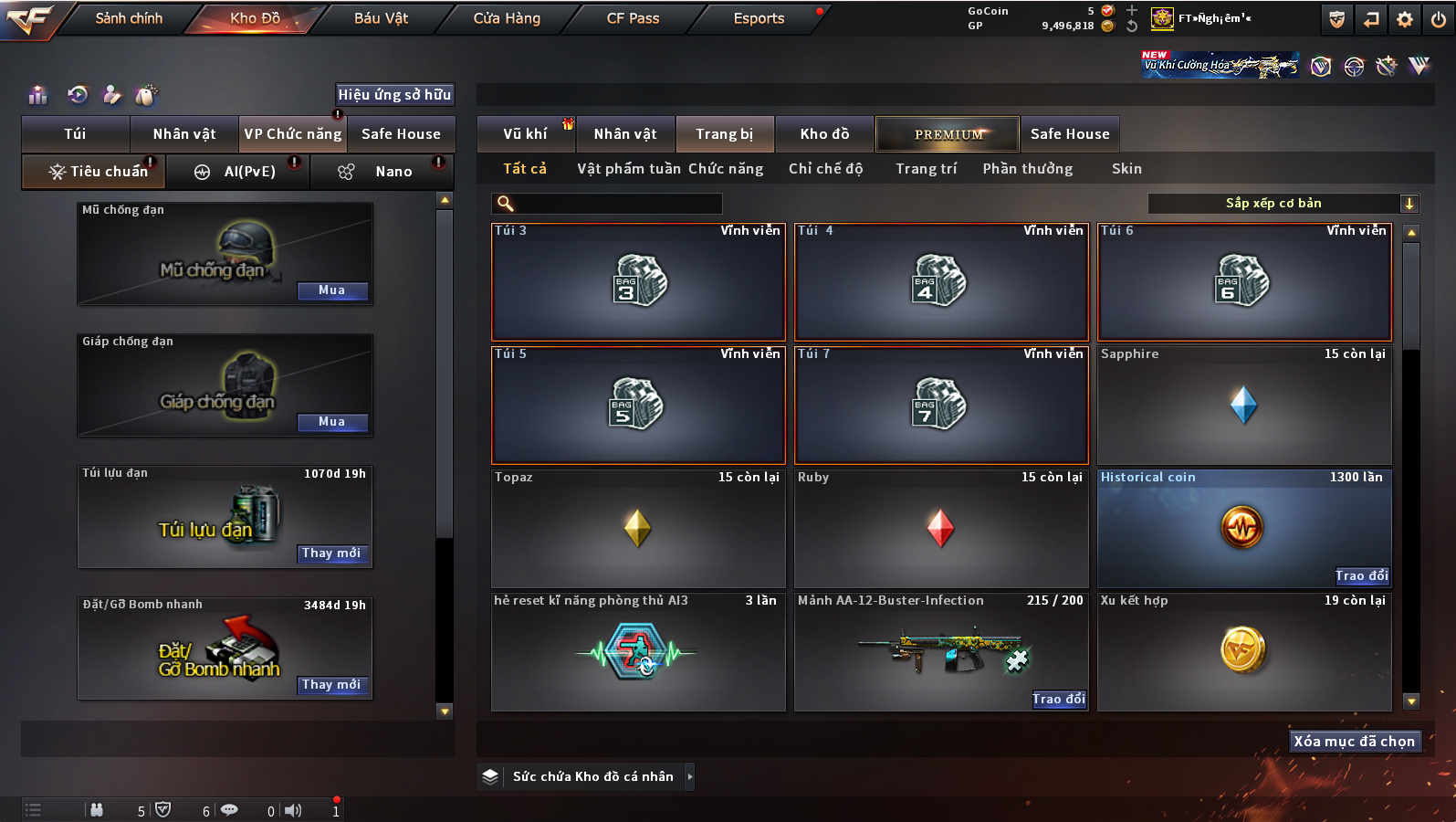Viewport: 1456px width, 822px height.
Task: Switch to the Báu Vật tab
Action: tap(381, 18)
